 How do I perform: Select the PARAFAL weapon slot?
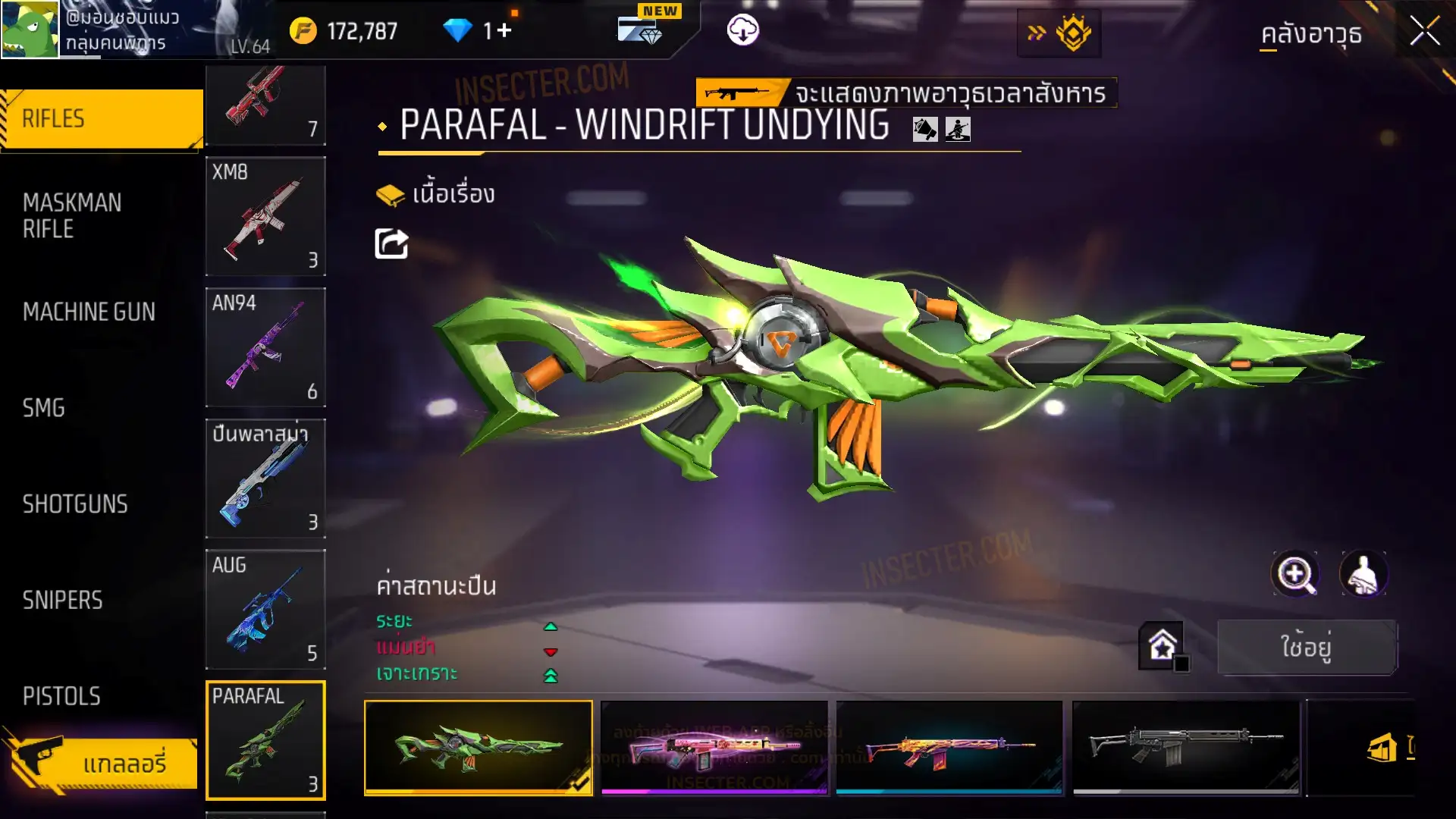coord(265,740)
